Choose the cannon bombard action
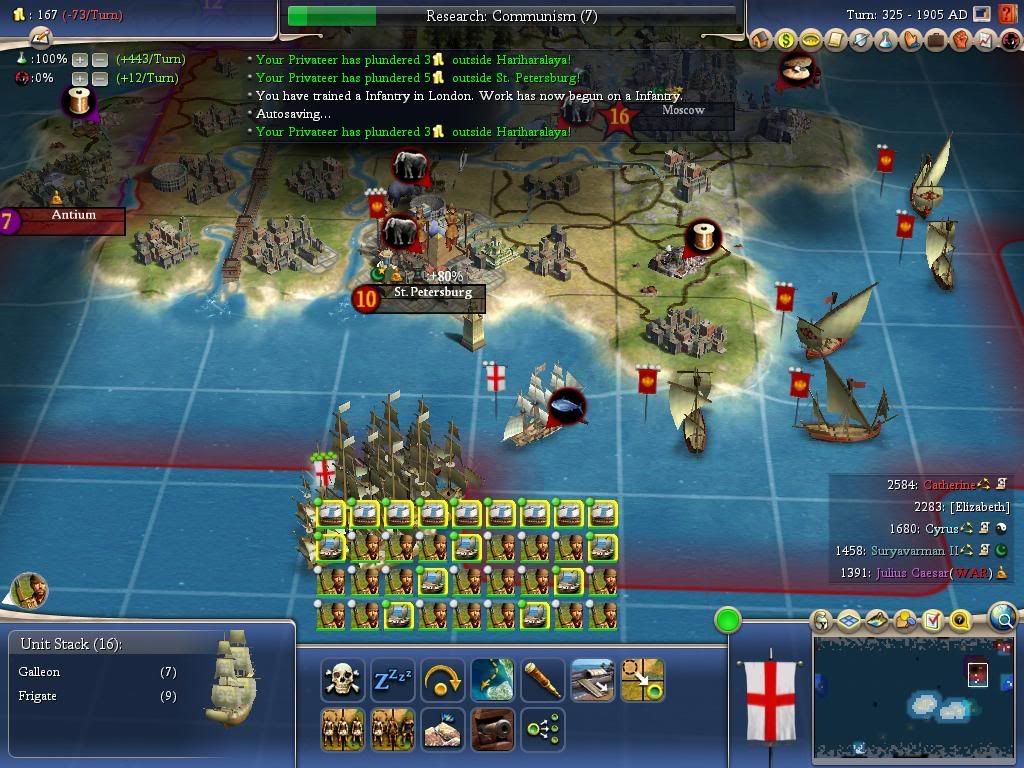1024x768 pixels. (492, 729)
